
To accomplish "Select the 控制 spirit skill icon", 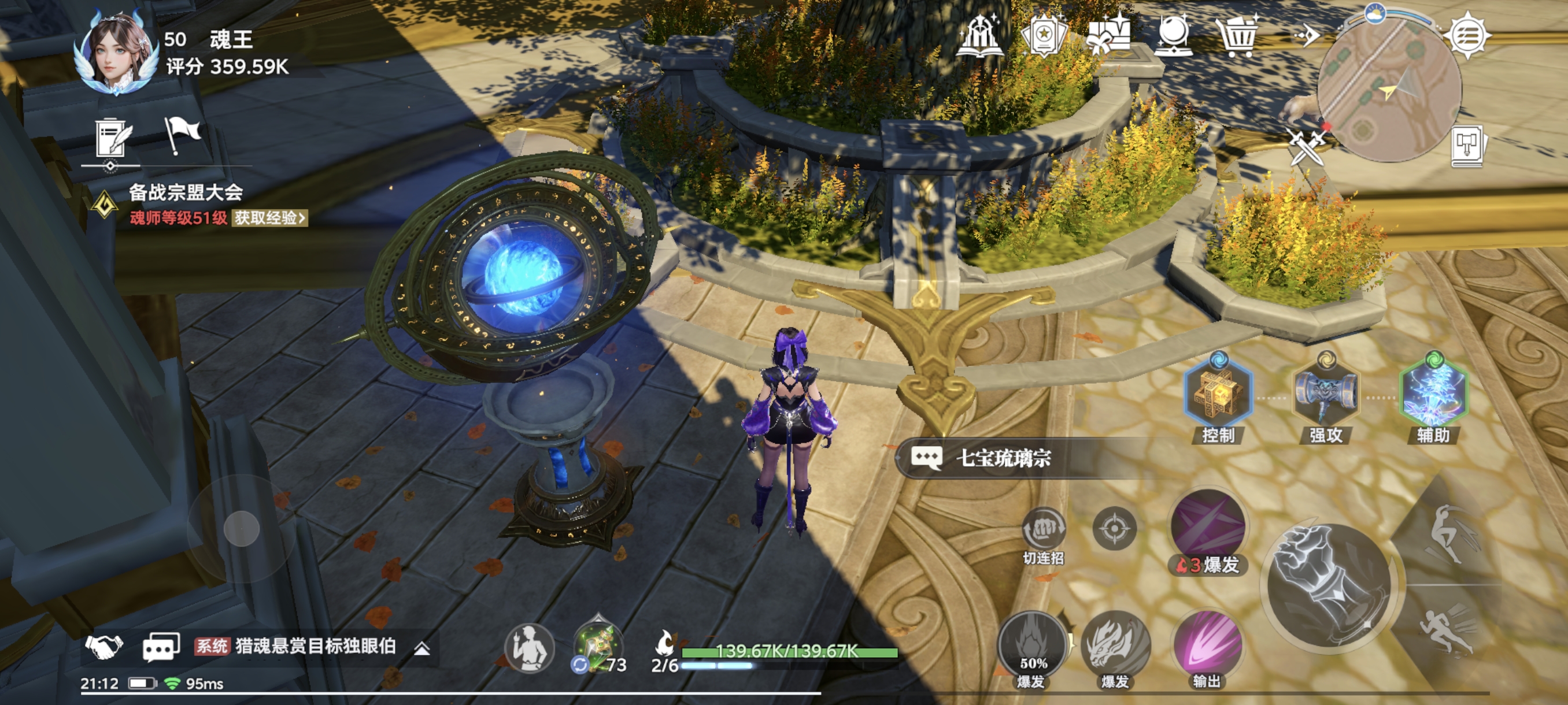I will pyautogui.click(x=1218, y=394).
